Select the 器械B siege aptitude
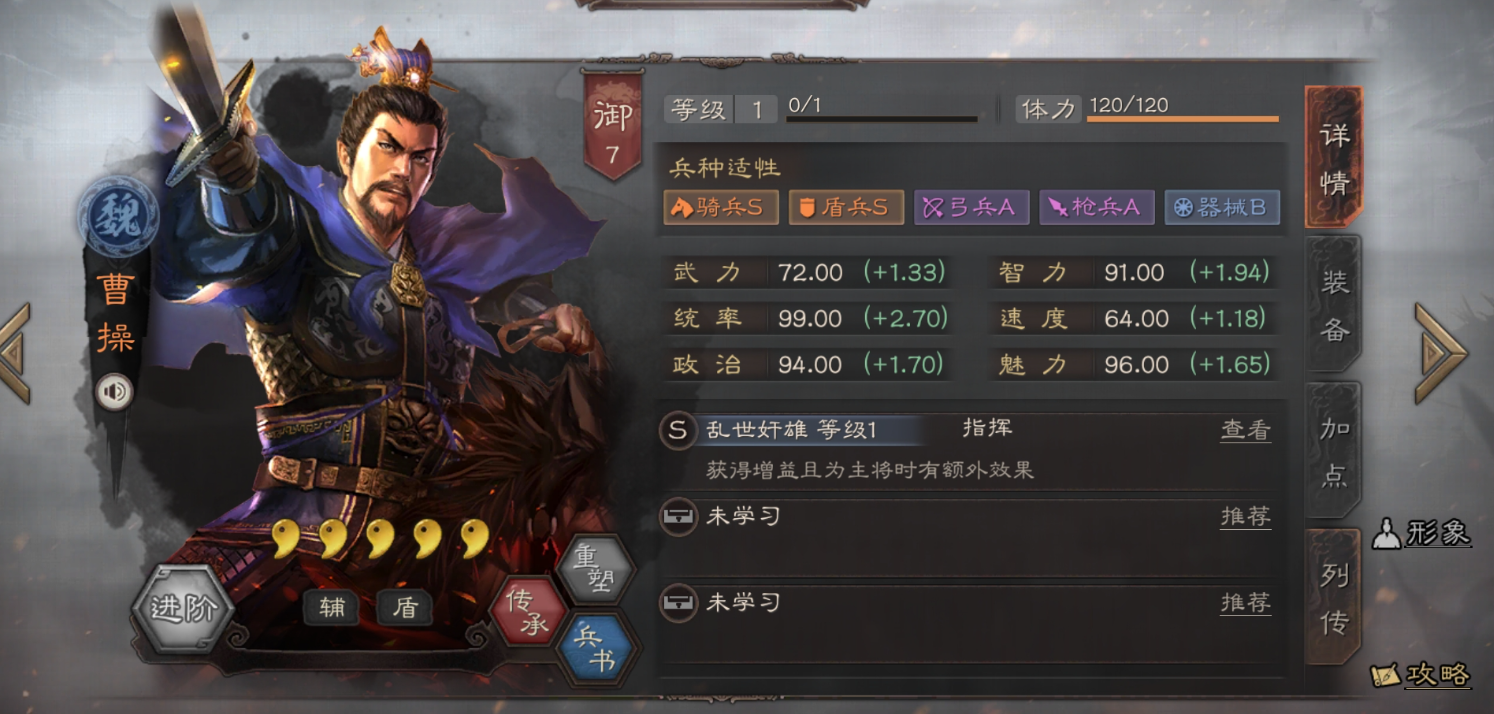Screen dimensions: 1494x714 coord(1222,208)
